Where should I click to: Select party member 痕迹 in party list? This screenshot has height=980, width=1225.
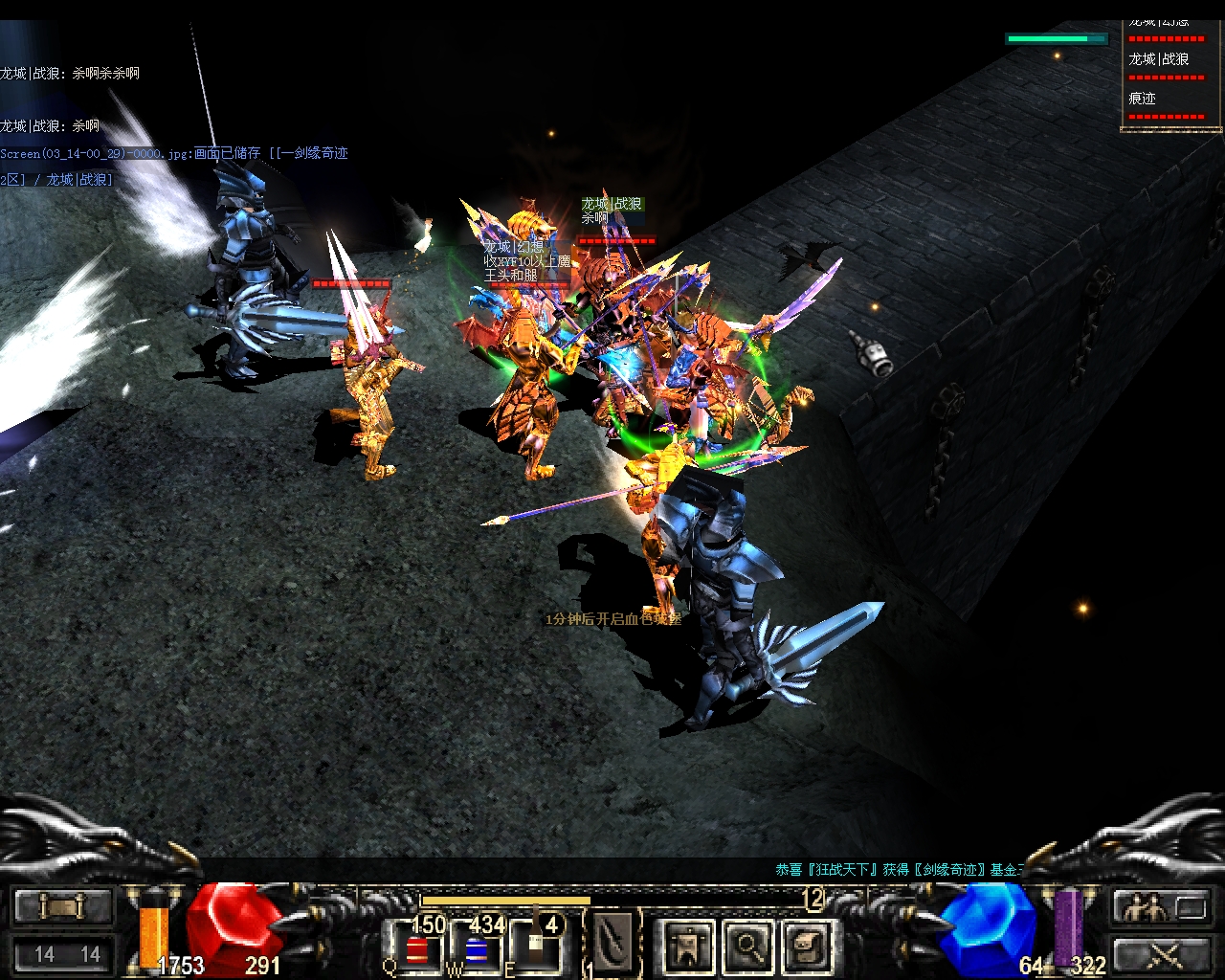coord(1143,99)
